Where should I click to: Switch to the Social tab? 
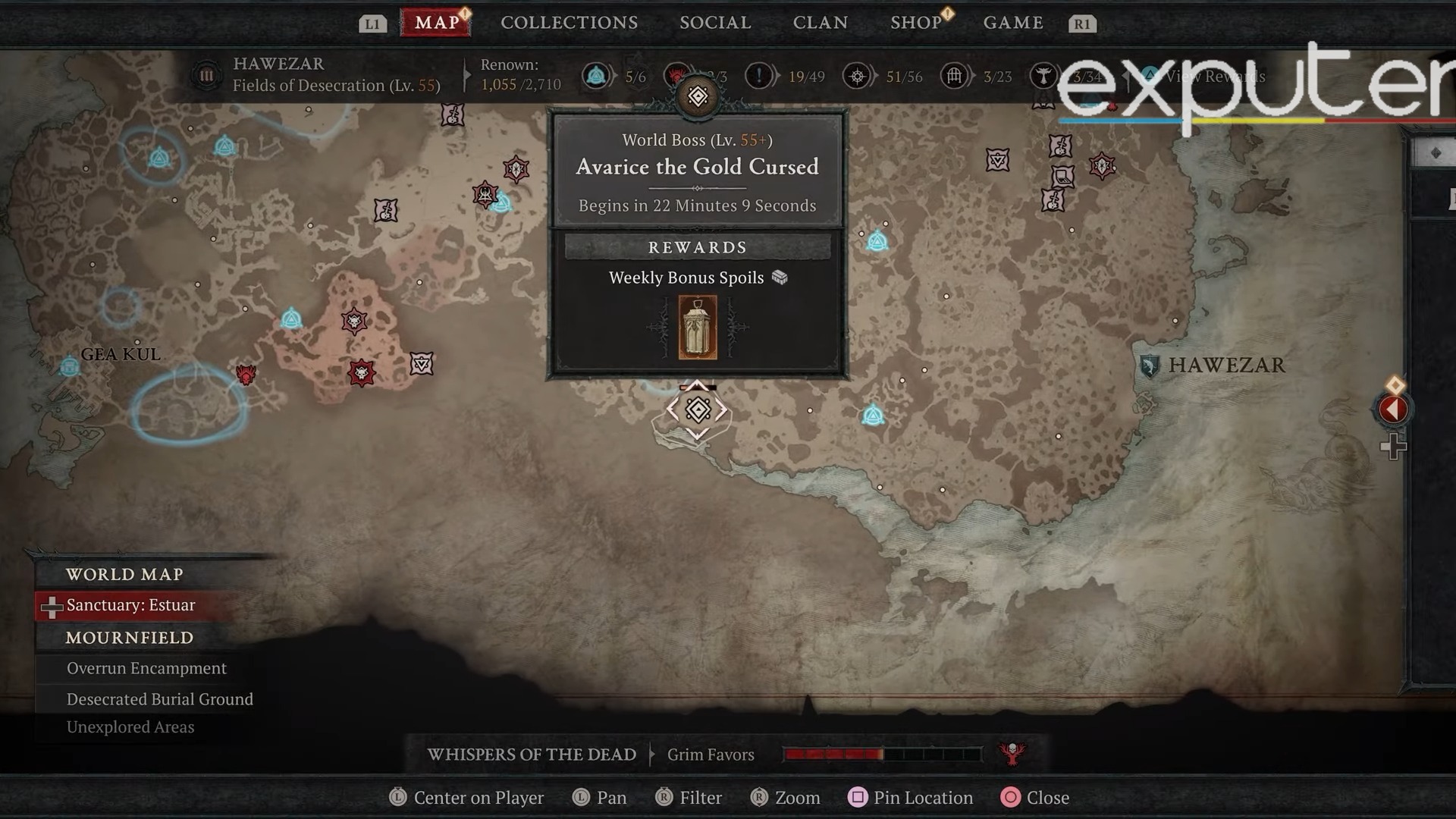[714, 23]
